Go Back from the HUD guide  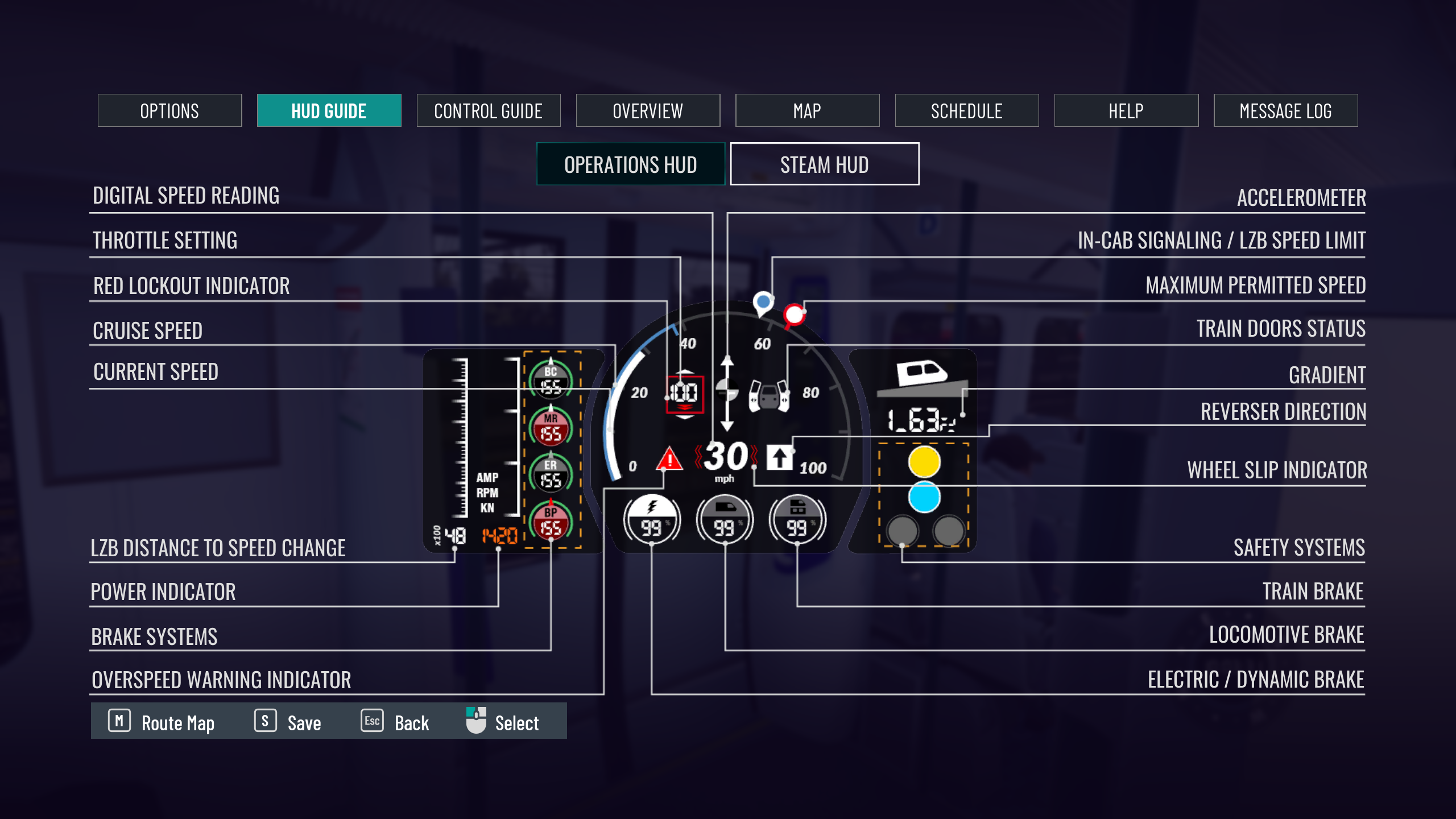(395, 722)
